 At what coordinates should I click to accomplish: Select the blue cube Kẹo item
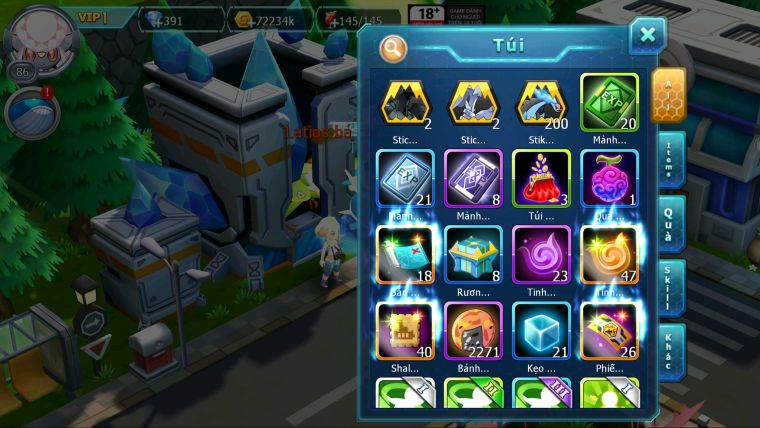(x=541, y=330)
